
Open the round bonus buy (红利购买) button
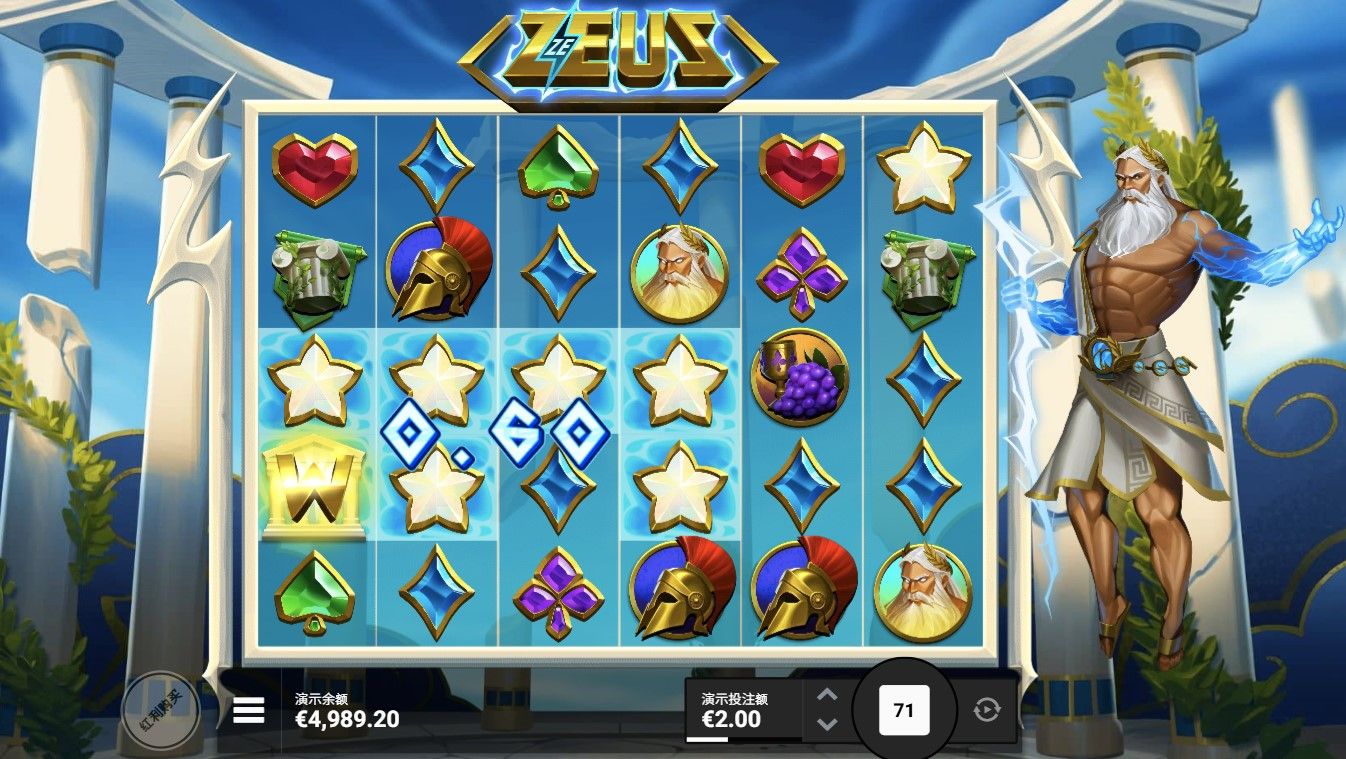coord(160,709)
